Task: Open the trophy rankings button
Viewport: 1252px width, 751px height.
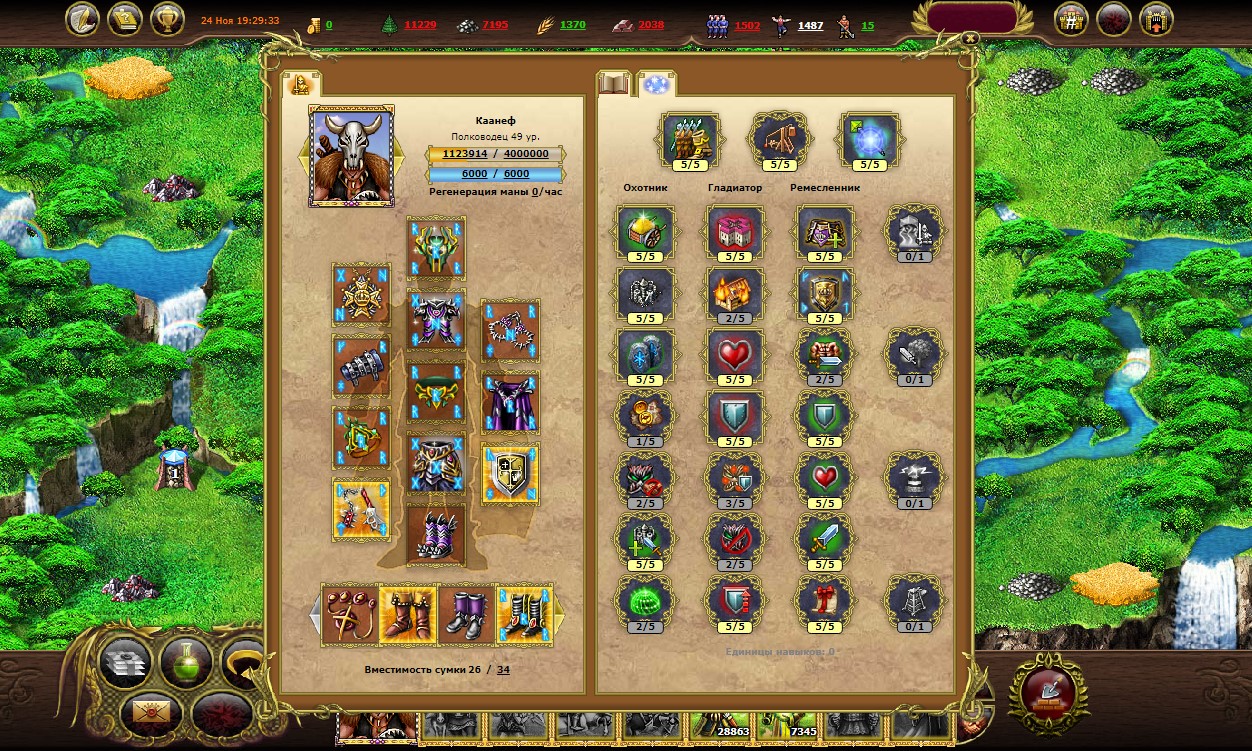Action: click(167, 19)
